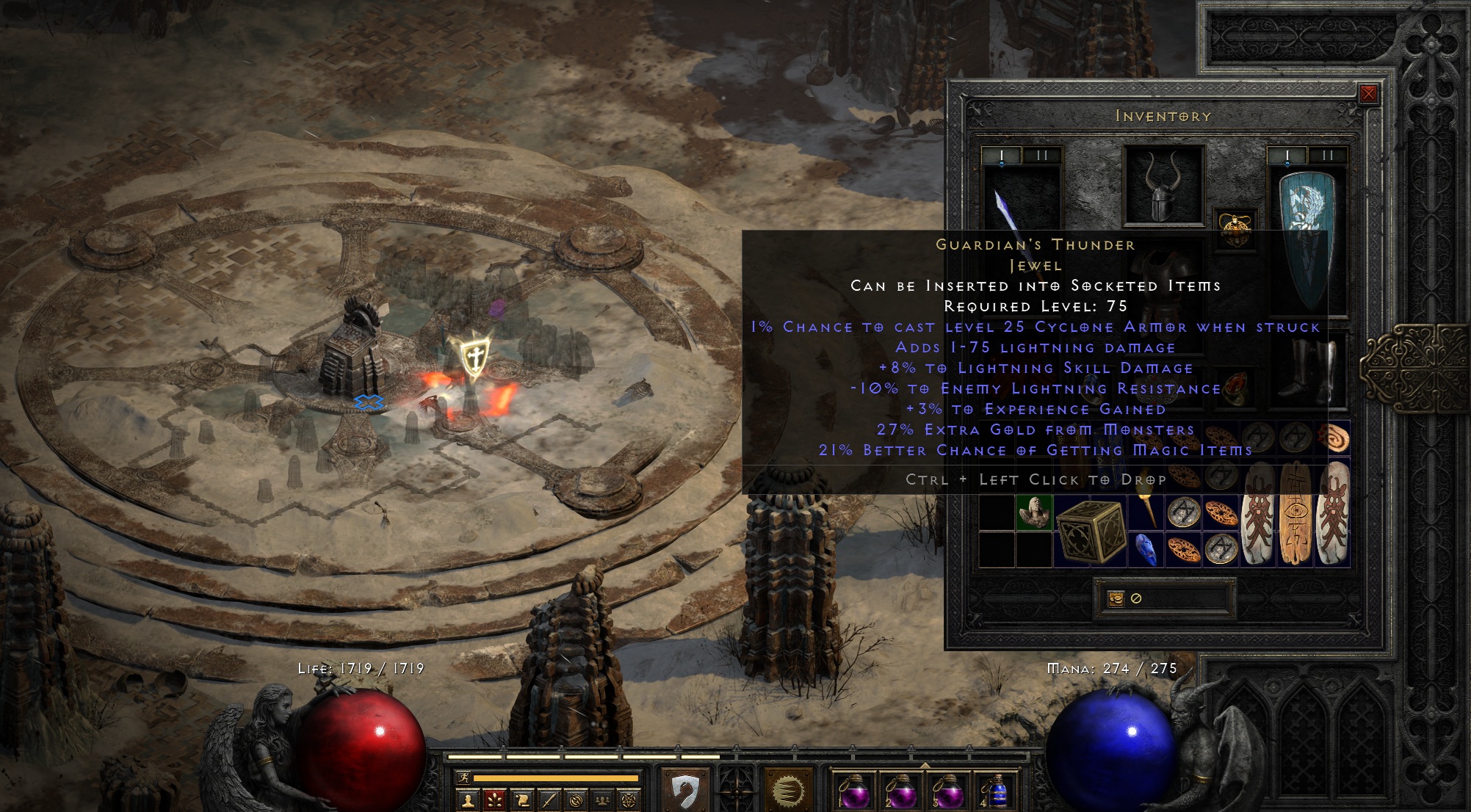Toggle the run/walk button
This screenshot has width=1471, height=812.
(463, 778)
